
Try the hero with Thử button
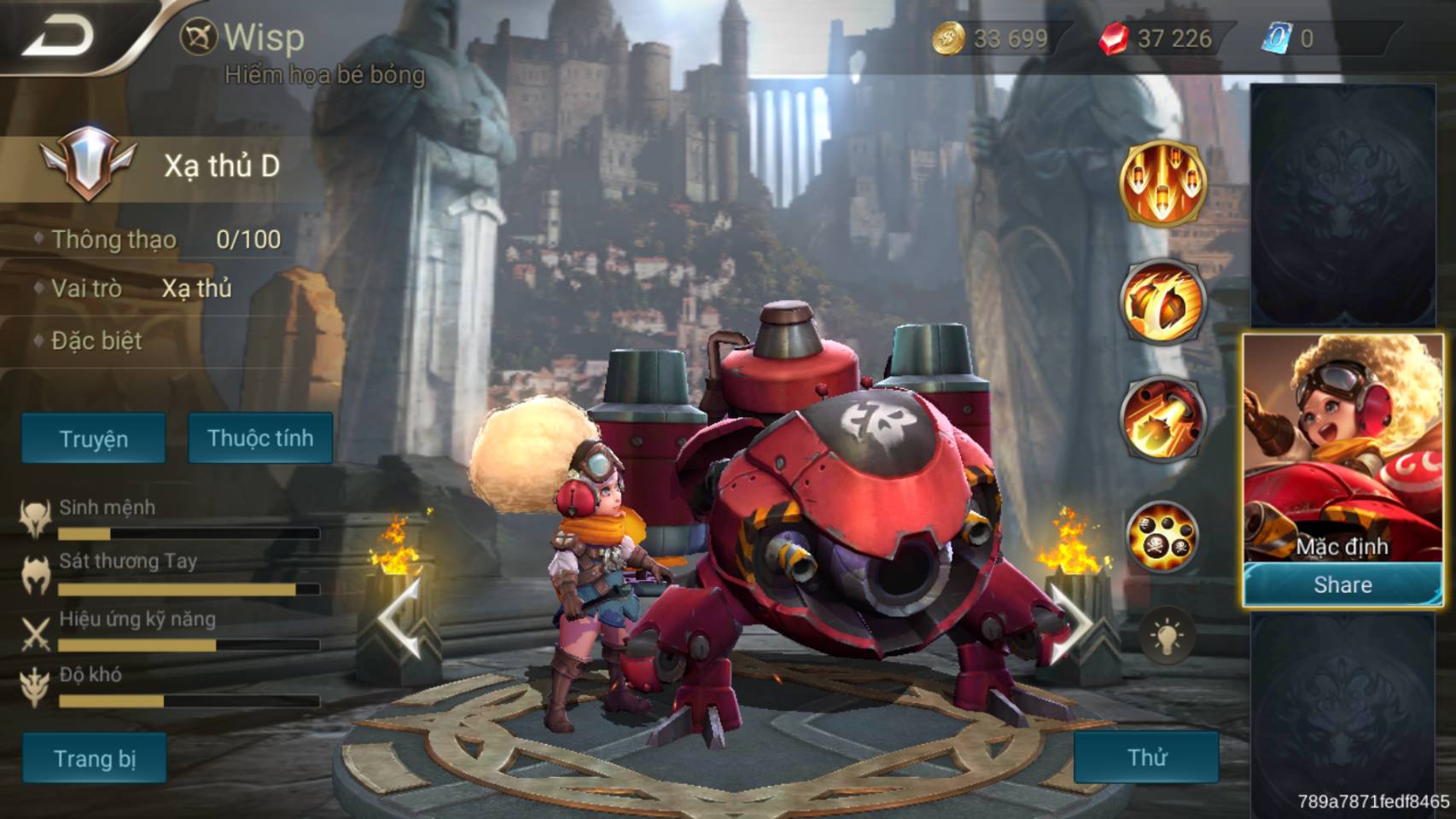[x=1146, y=757]
